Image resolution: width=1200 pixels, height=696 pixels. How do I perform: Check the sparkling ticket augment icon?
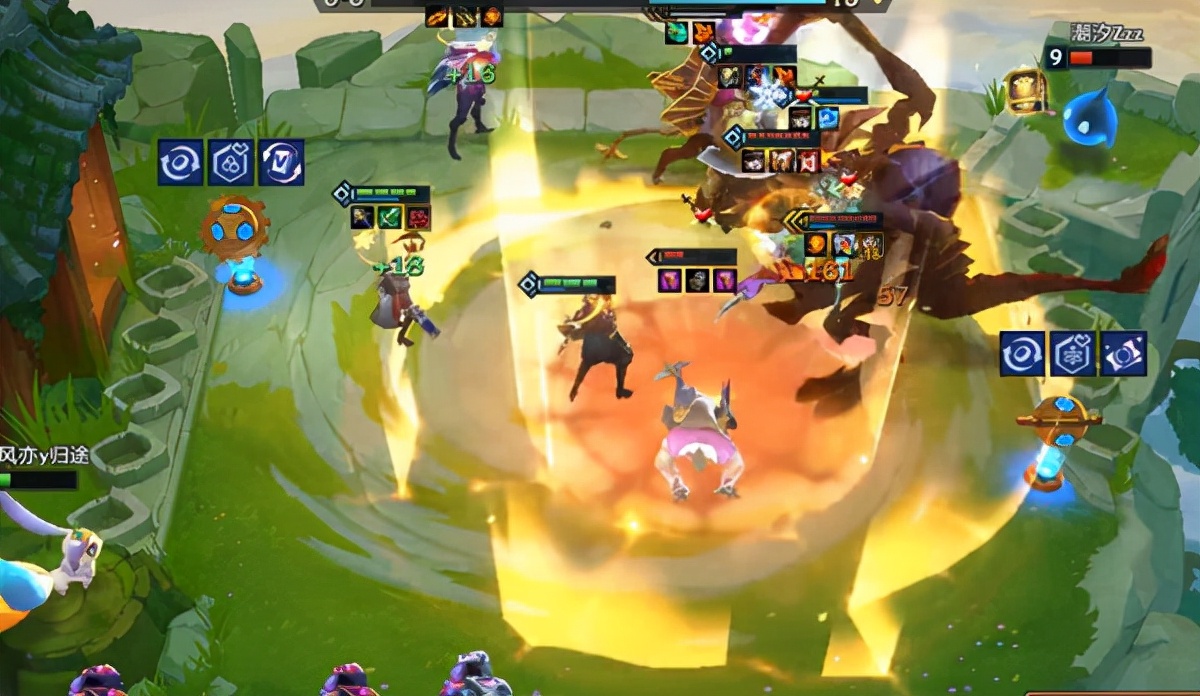(1123, 355)
